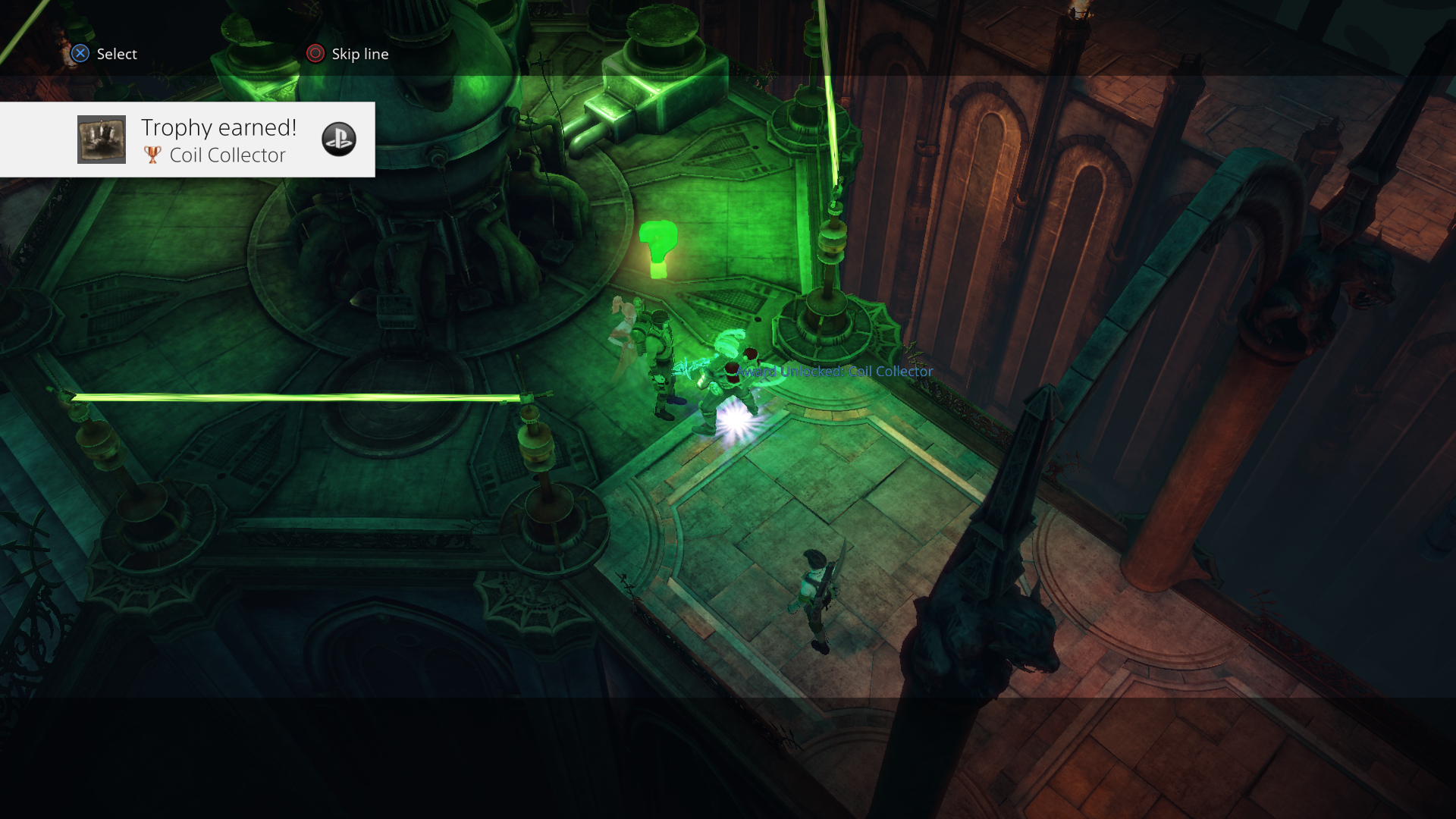Toggle the green laser beam conduit
This screenshot has width=1456, height=819.
(303, 396)
